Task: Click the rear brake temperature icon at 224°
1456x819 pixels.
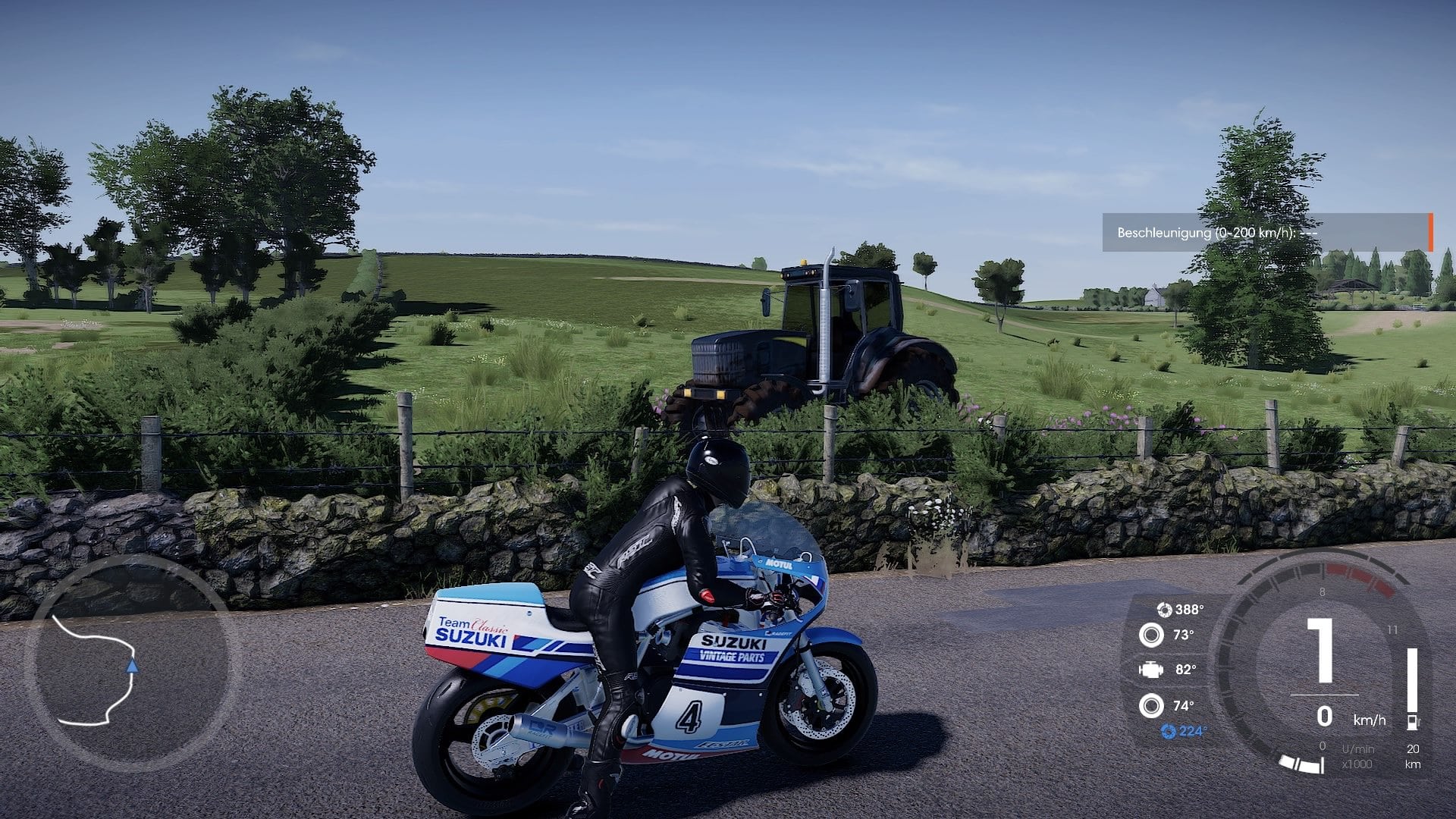Action: (1168, 731)
